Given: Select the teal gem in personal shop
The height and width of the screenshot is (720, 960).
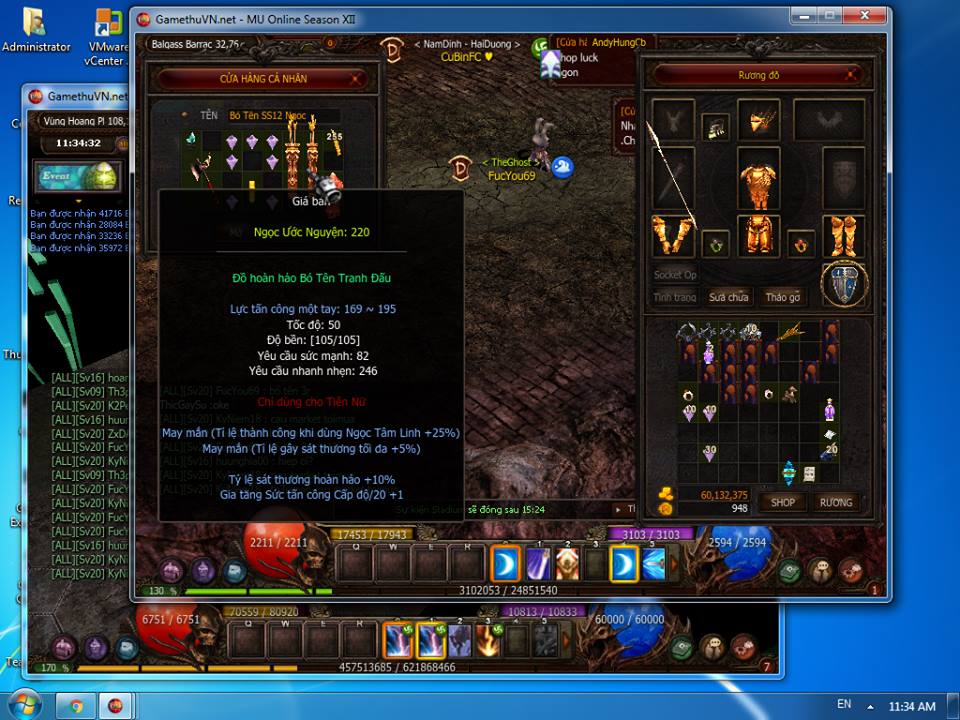Looking at the screenshot, I should (190, 140).
